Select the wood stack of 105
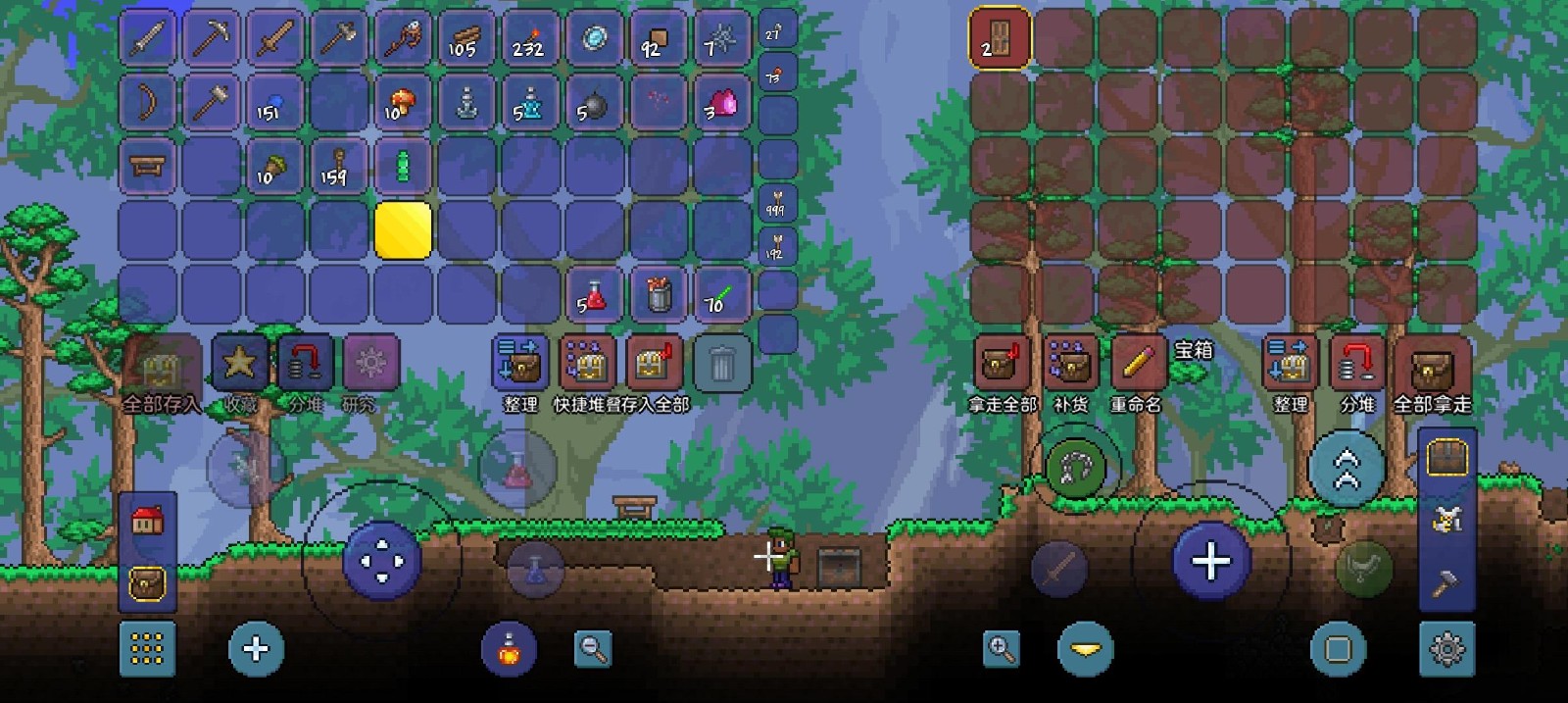The image size is (1568, 703). (x=467, y=39)
